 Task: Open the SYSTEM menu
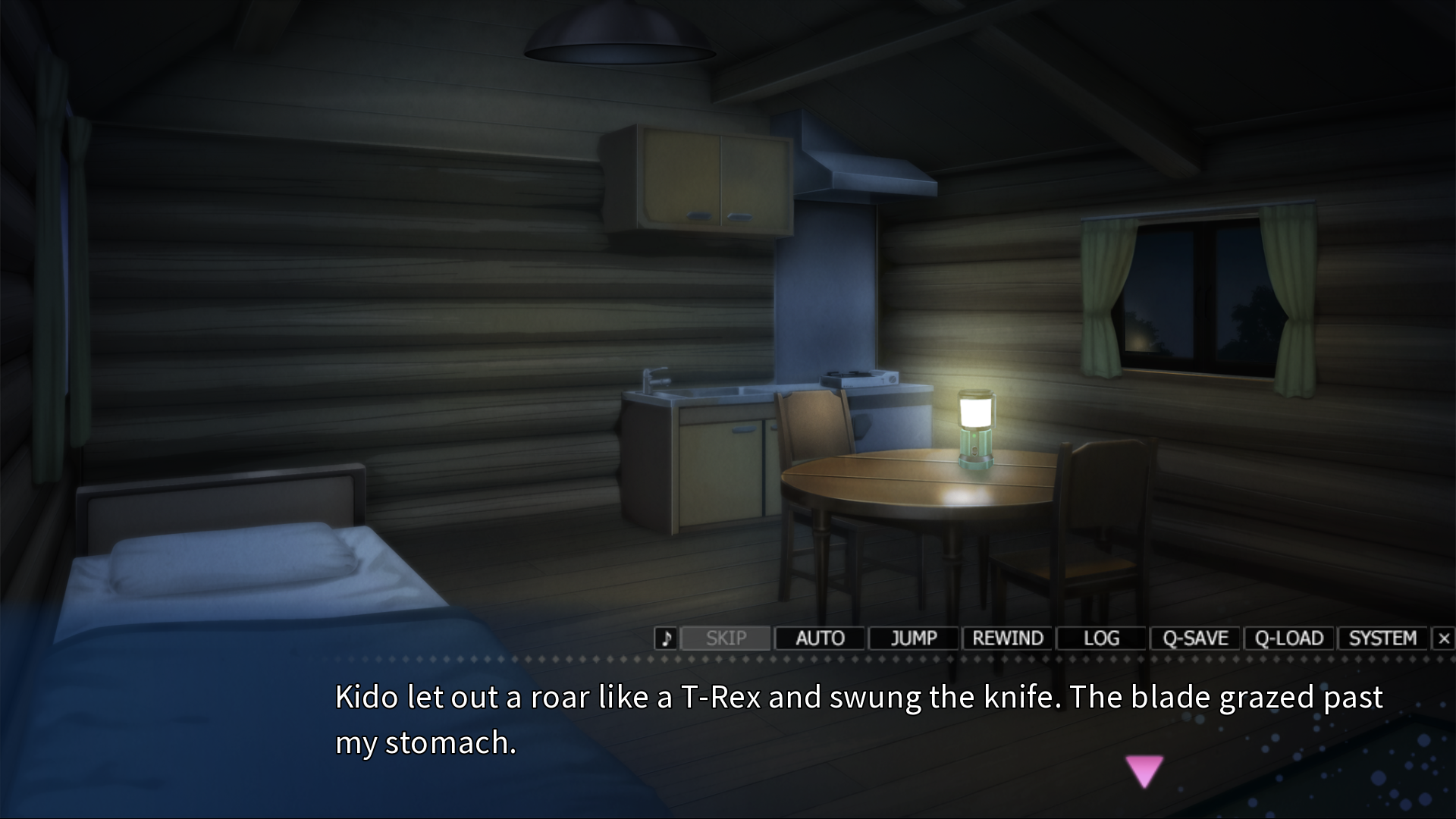1382,639
